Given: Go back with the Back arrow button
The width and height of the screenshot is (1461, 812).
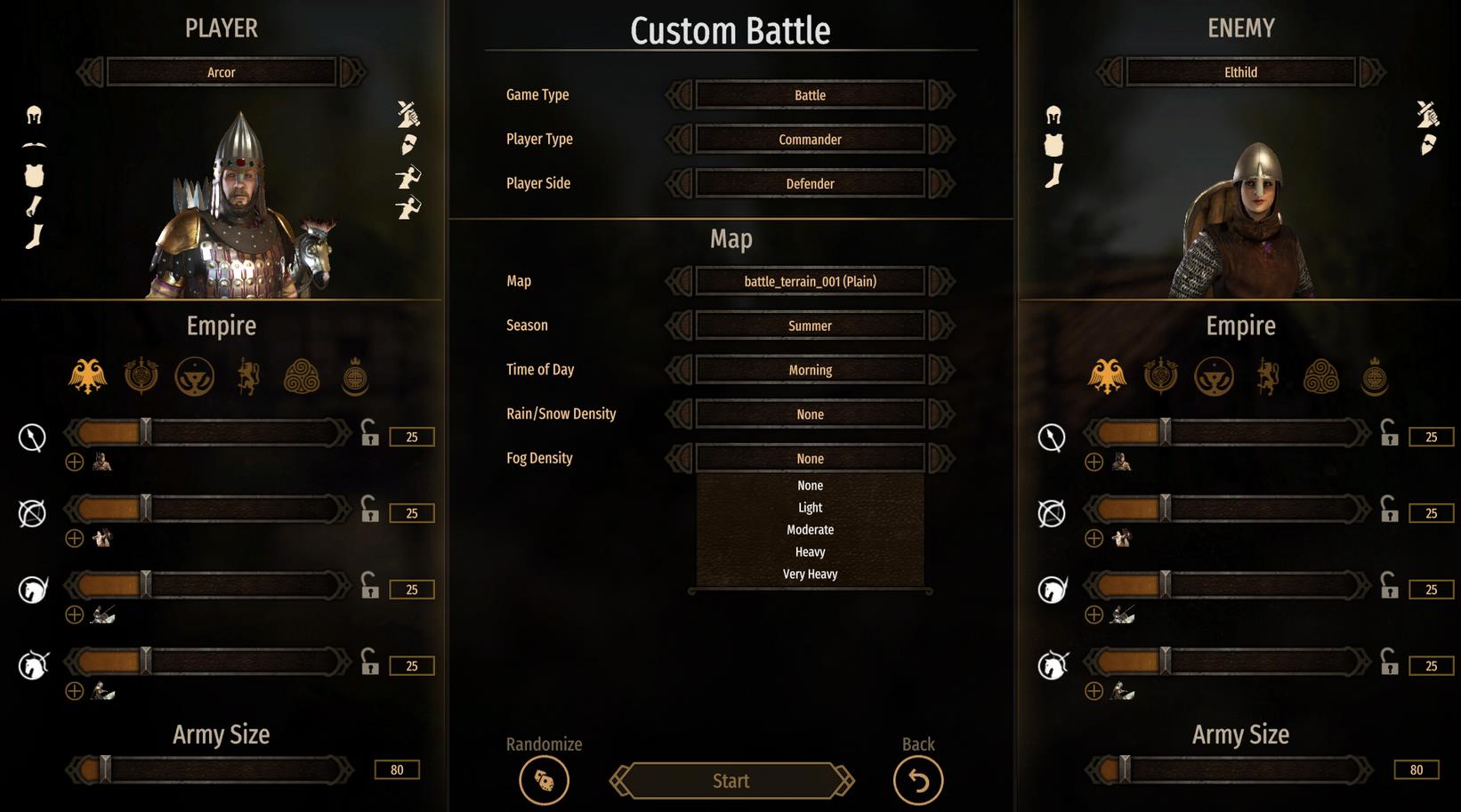Looking at the screenshot, I should (x=917, y=781).
